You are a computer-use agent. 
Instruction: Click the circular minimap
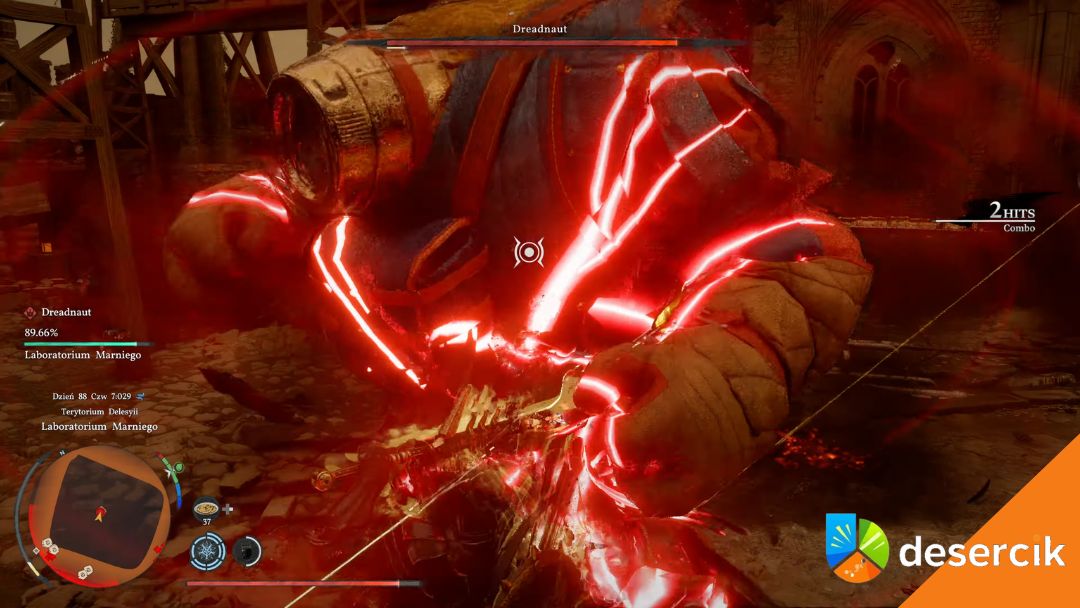(x=98, y=514)
